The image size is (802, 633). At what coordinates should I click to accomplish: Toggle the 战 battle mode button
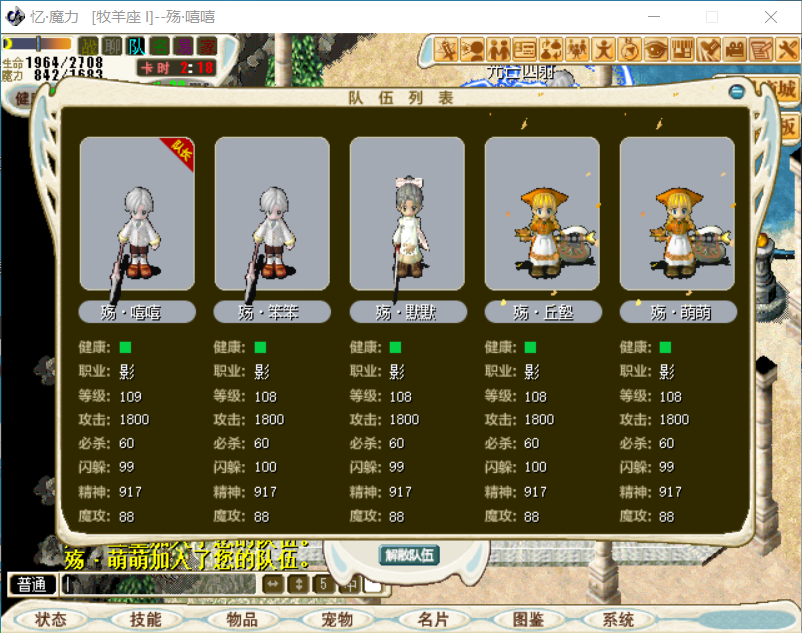(89, 46)
